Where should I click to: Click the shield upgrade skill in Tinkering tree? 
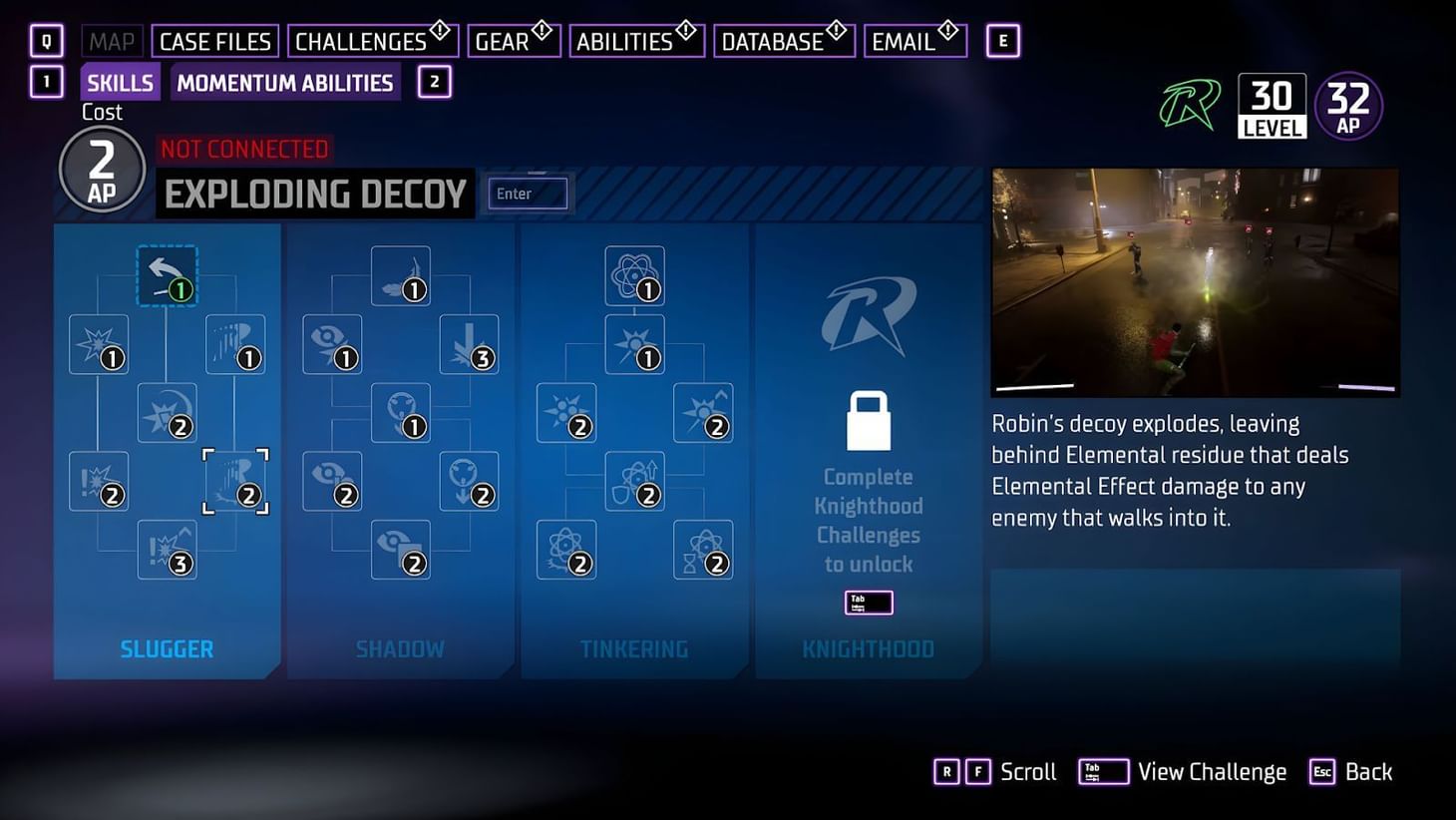(635, 480)
